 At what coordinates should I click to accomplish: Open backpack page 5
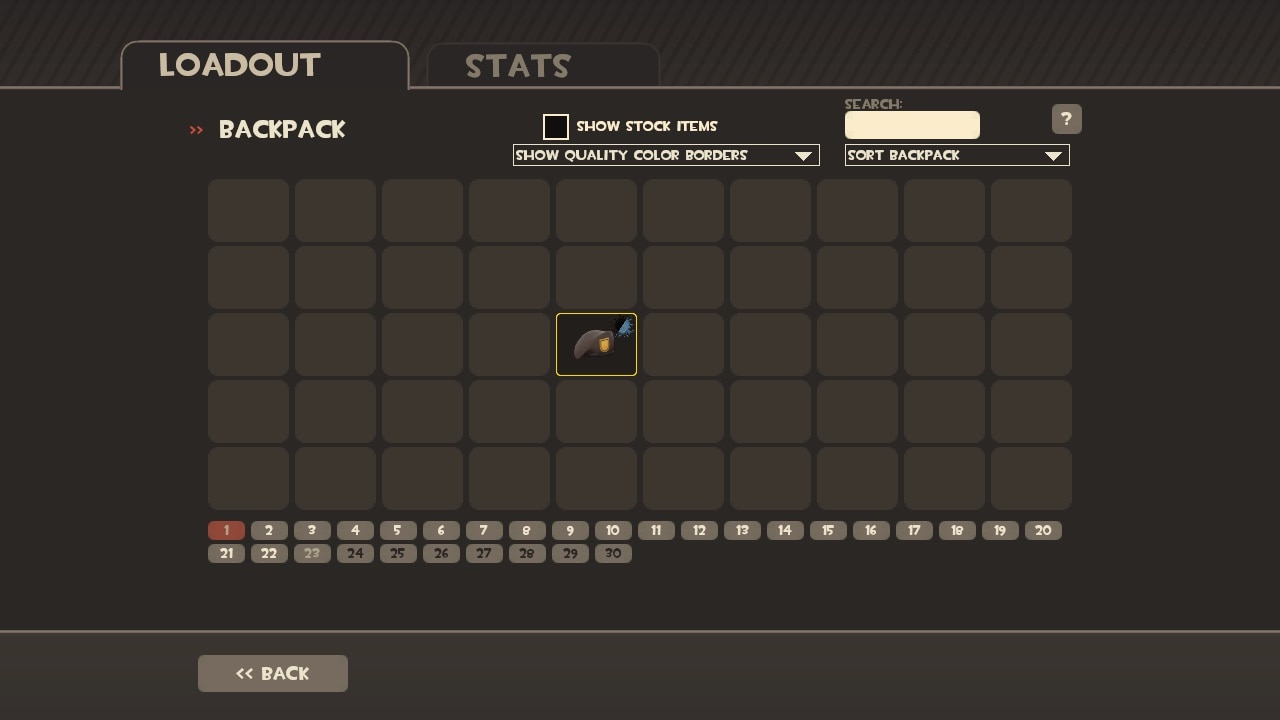pos(398,531)
